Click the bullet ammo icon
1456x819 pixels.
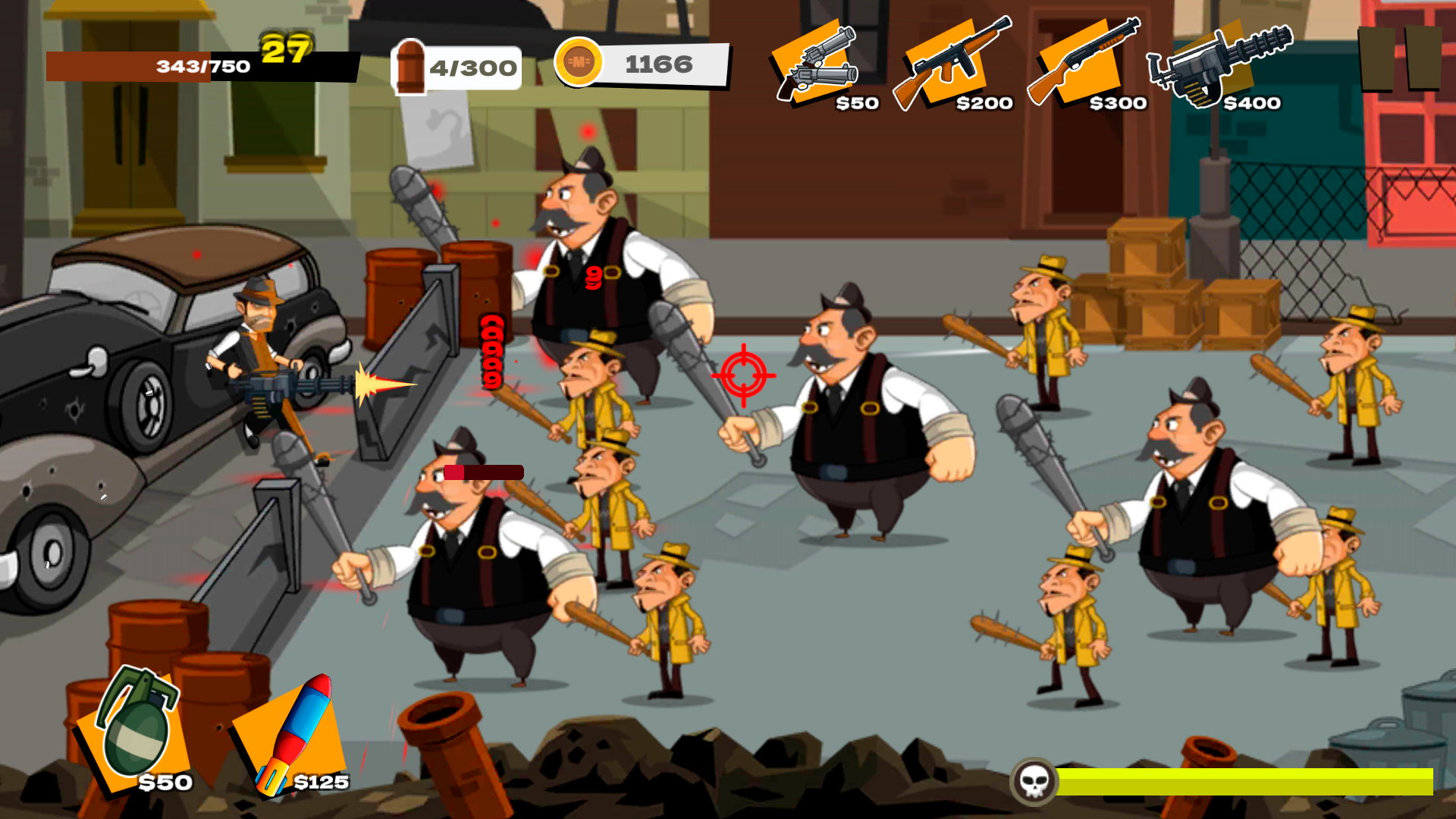pos(410,66)
